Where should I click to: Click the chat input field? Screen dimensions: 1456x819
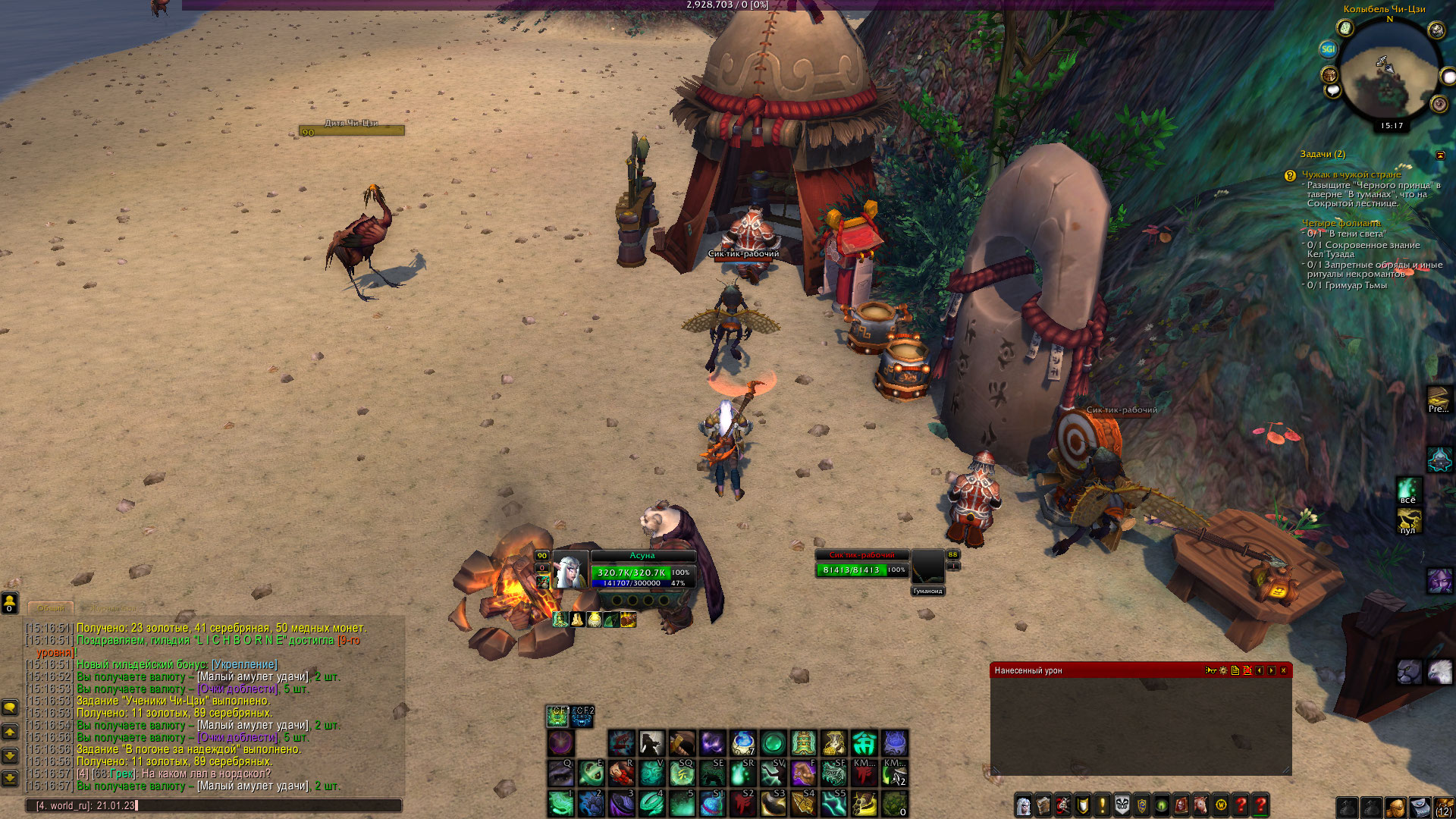click(x=212, y=805)
